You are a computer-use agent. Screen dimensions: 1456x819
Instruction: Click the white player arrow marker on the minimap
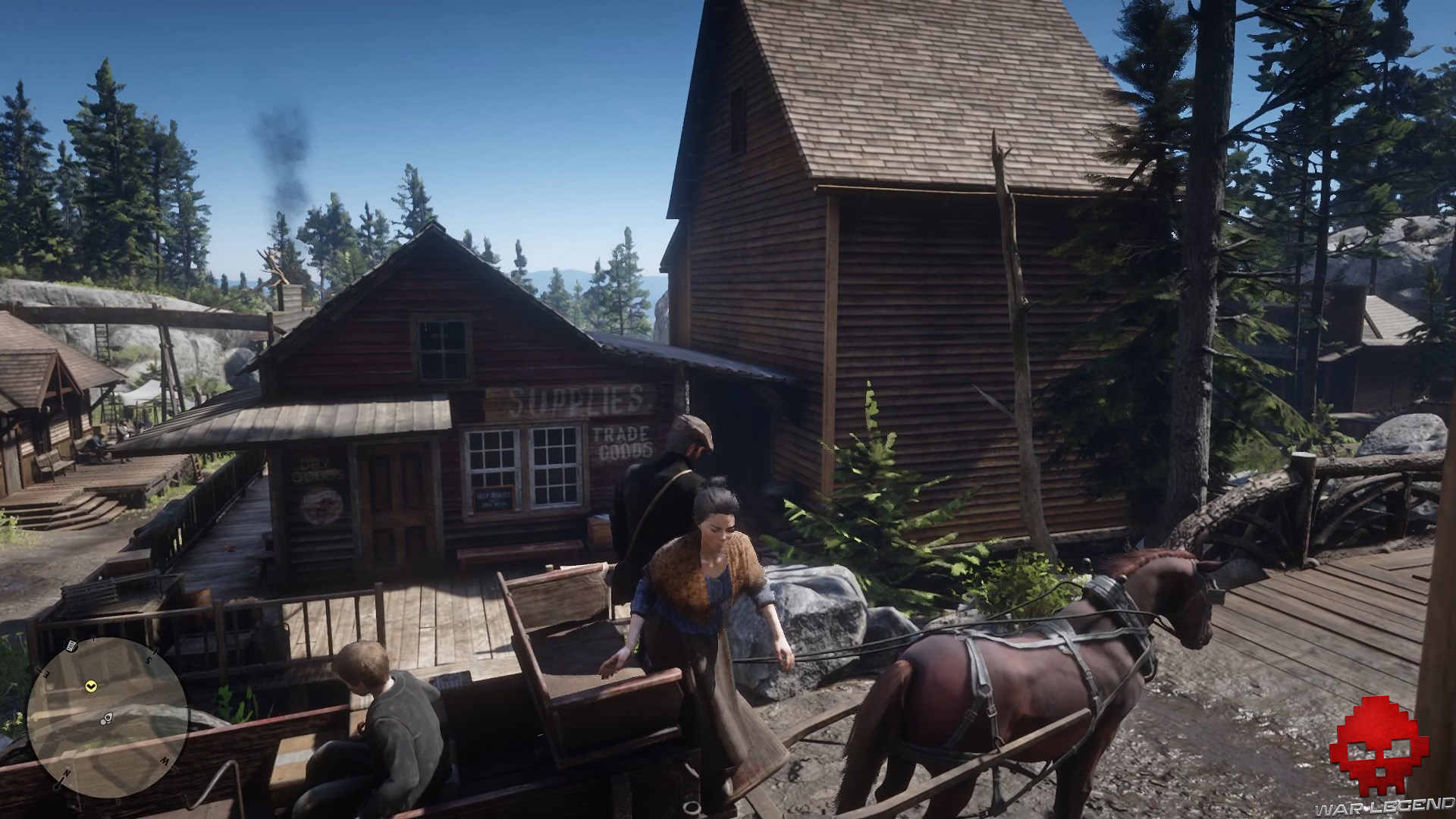pyautogui.click(x=106, y=717)
